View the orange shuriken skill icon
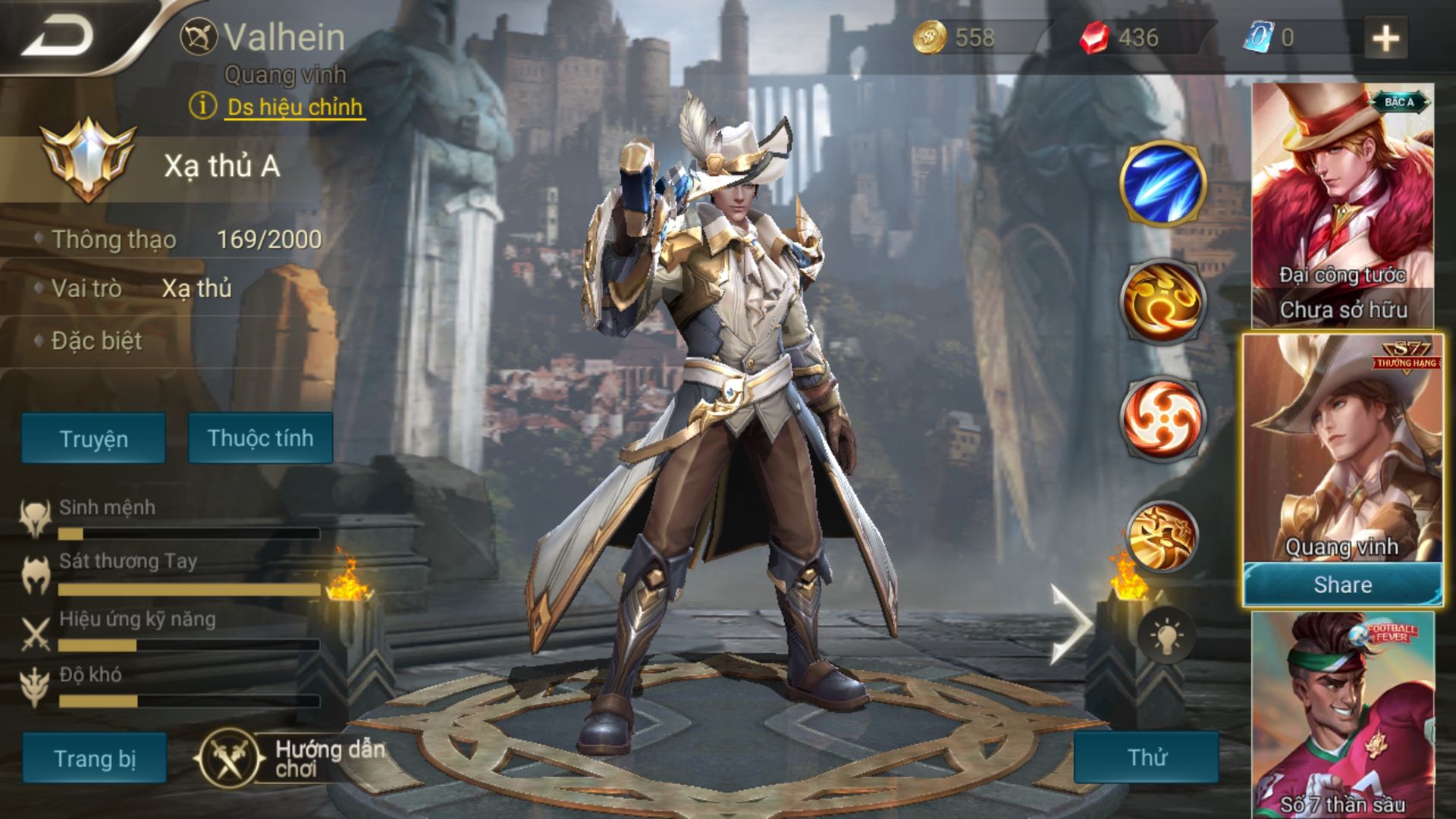The width and height of the screenshot is (1456, 819). coord(1162,417)
